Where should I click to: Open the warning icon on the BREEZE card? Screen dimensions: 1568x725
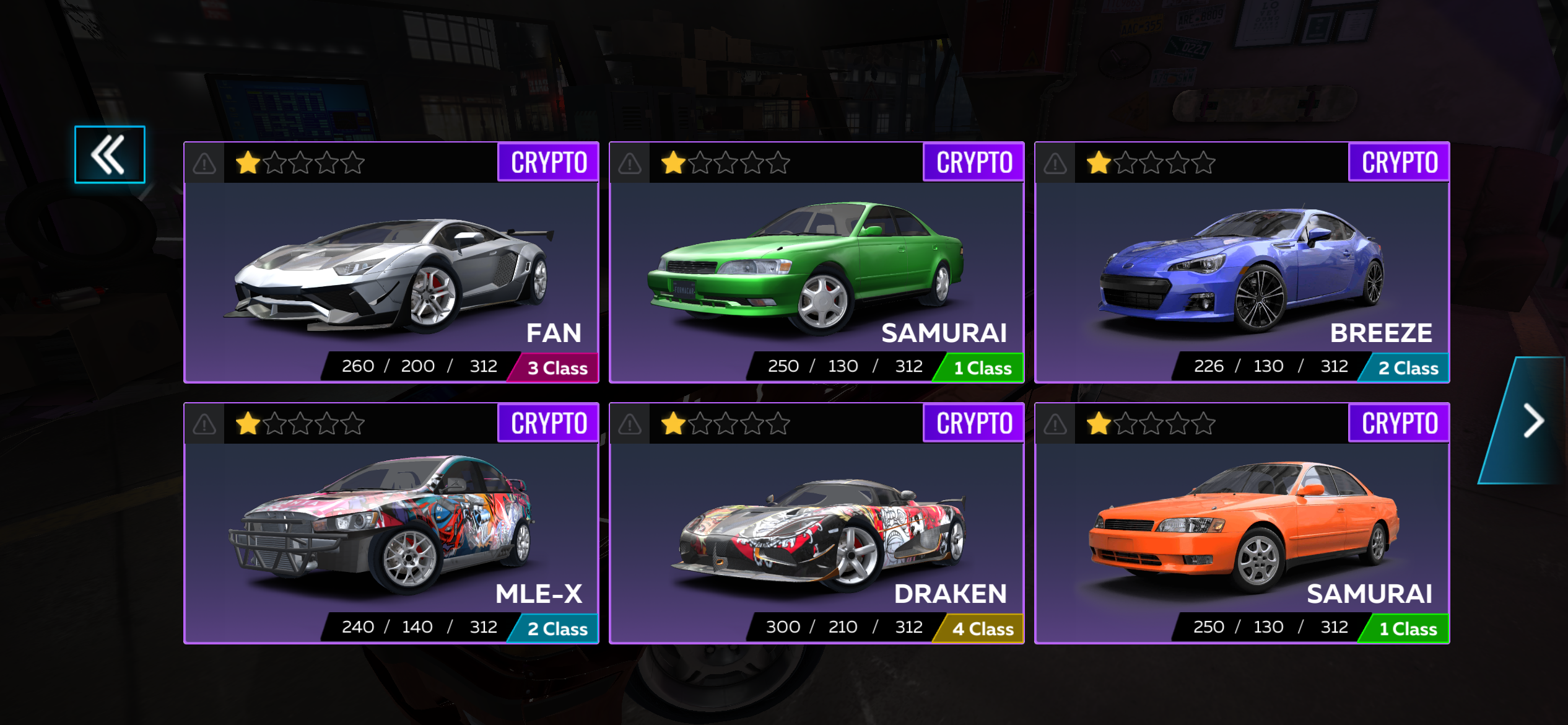pyautogui.click(x=1055, y=164)
